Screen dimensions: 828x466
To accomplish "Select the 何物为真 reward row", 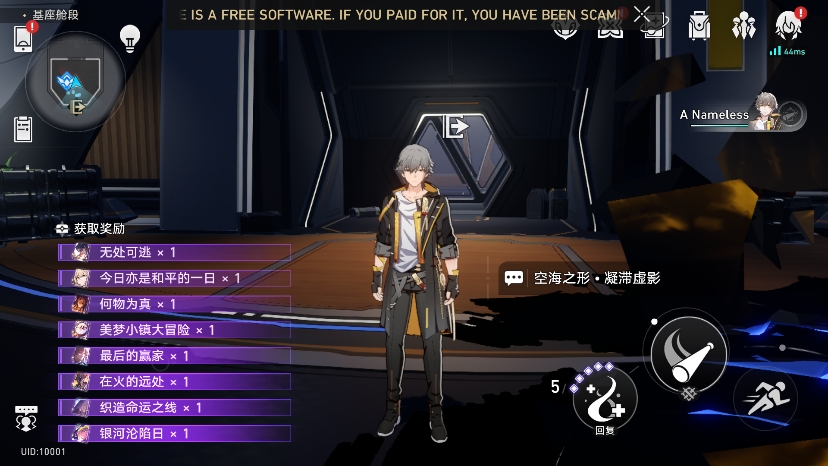I will (175, 304).
